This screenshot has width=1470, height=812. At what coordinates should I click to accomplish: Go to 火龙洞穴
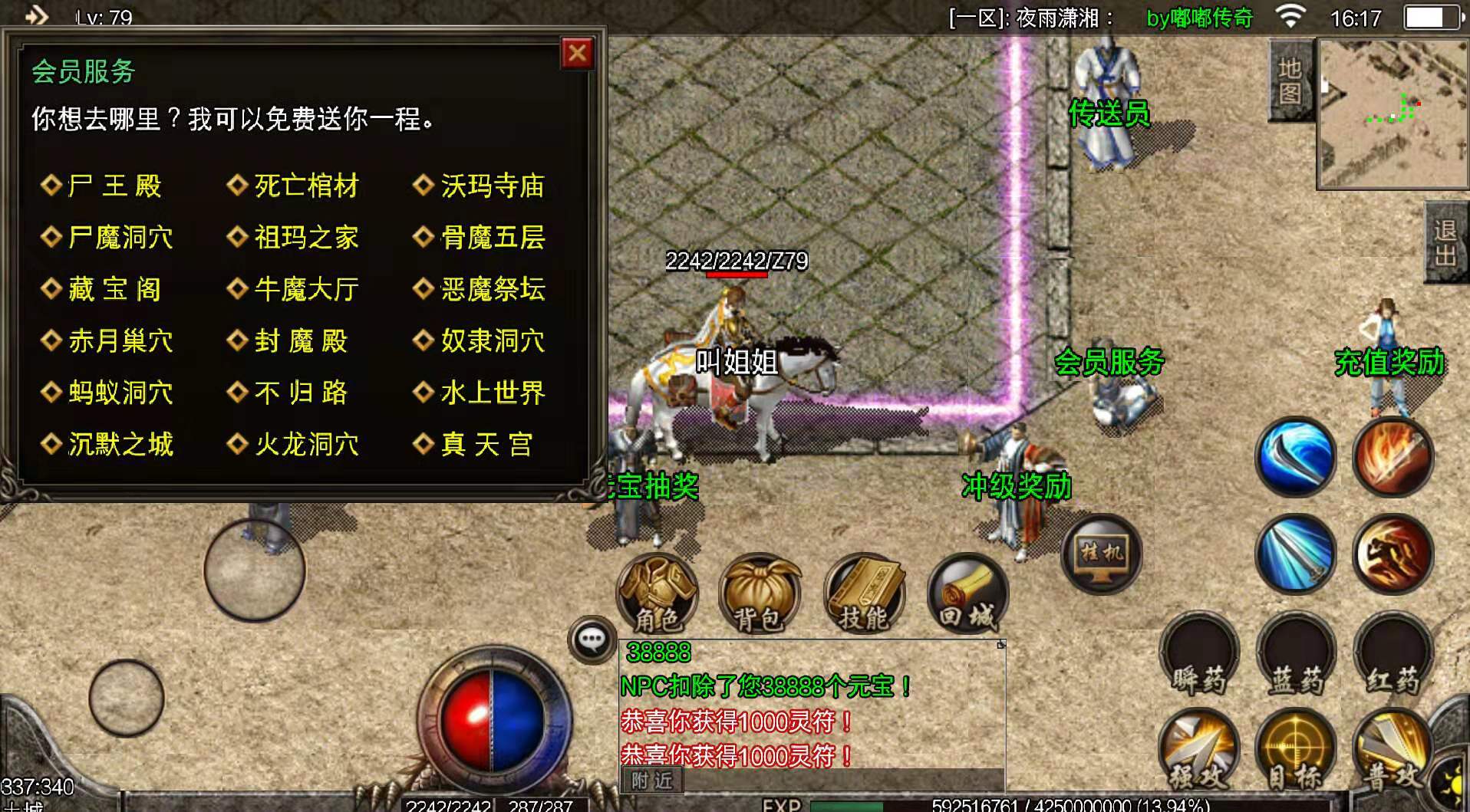point(305,444)
